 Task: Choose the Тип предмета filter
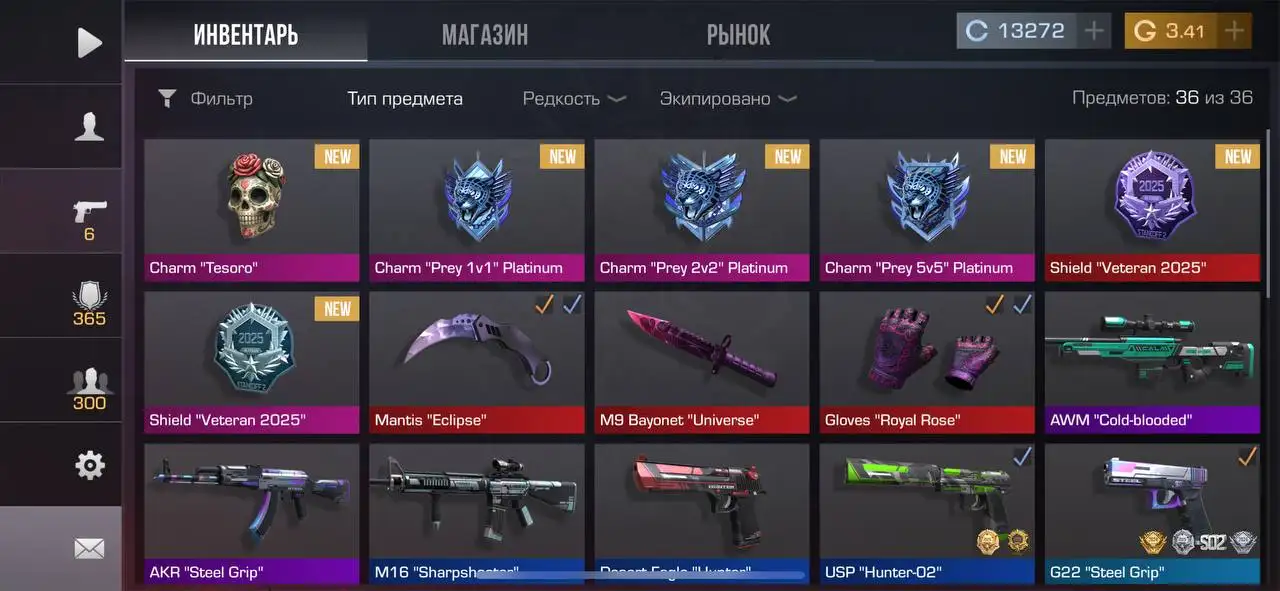pyautogui.click(x=405, y=99)
